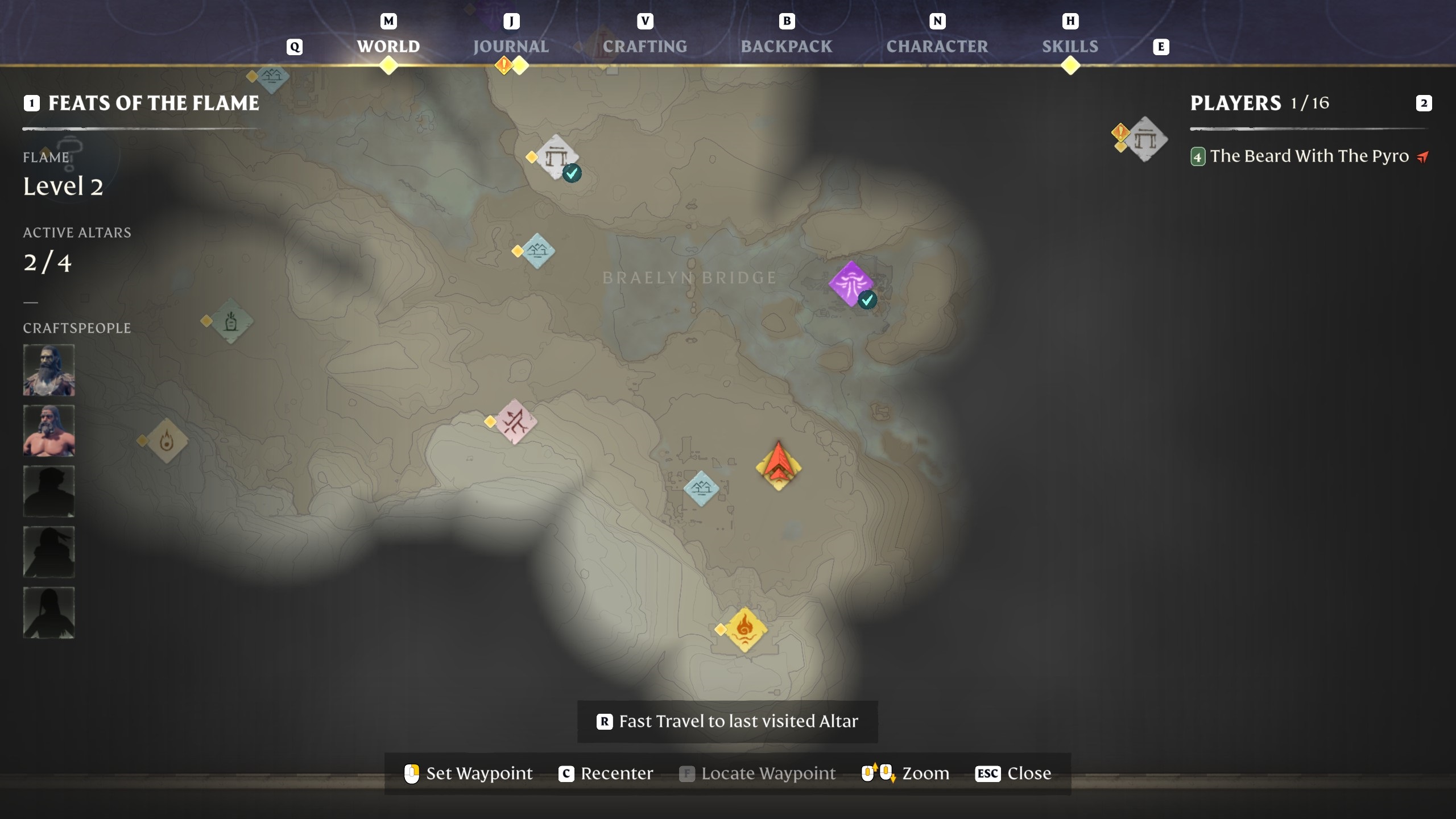Image resolution: width=1456 pixels, height=819 pixels.
Task: Click the Zoom control in the bottom bar
Action: tap(925, 773)
